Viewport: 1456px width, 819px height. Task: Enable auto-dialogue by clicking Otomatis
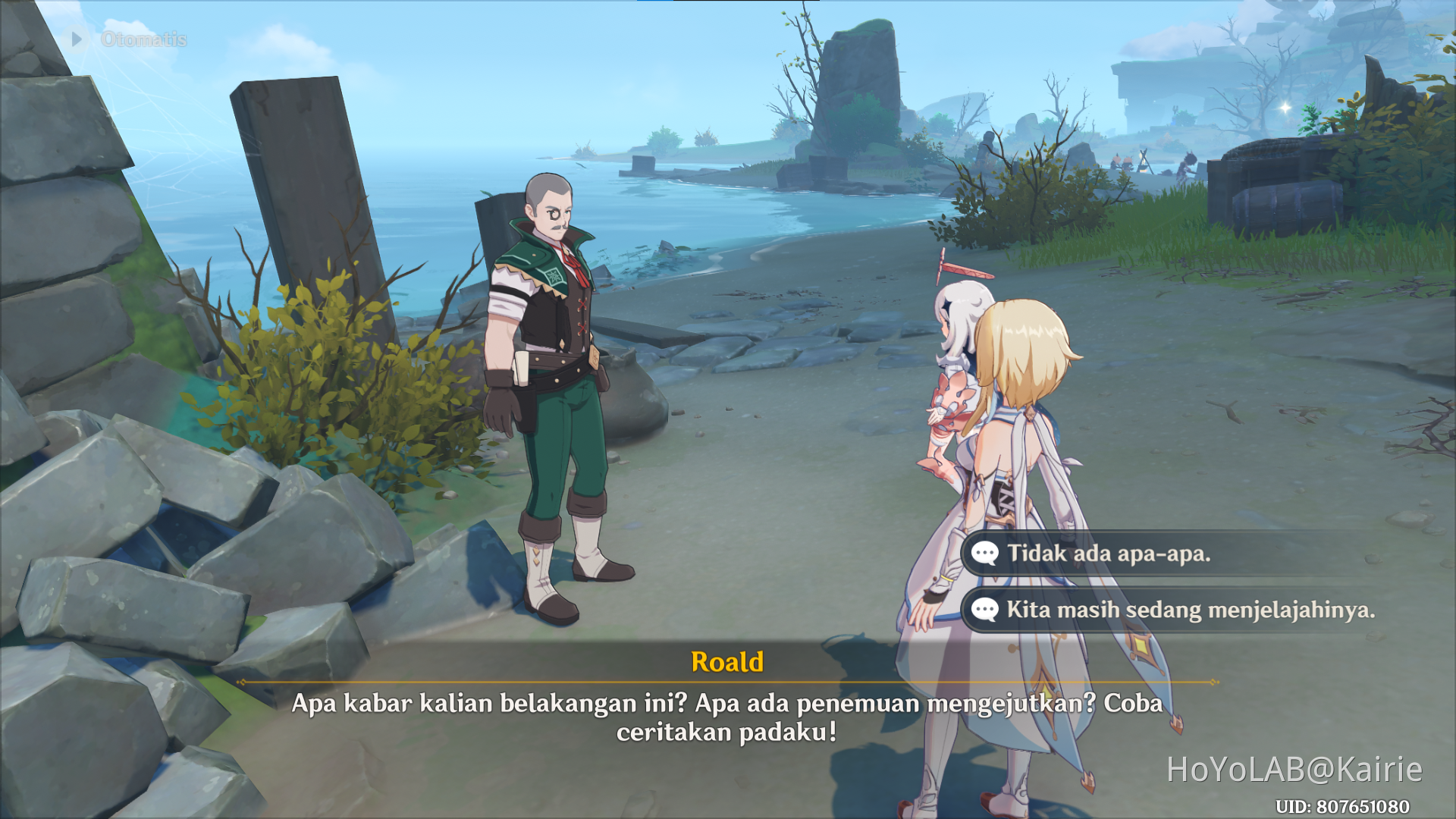(x=139, y=39)
